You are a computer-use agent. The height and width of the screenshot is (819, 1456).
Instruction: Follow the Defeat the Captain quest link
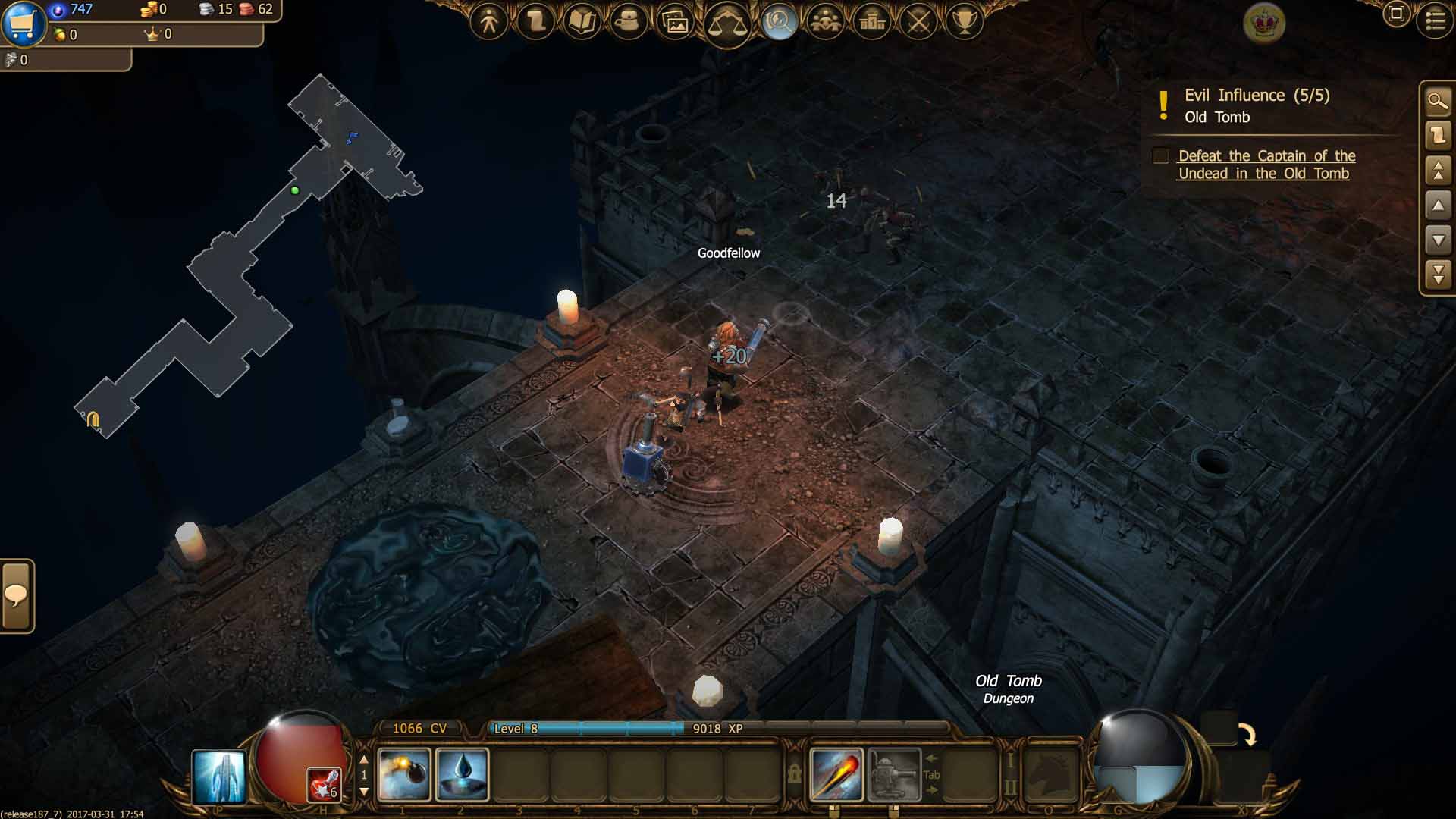click(x=1266, y=165)
